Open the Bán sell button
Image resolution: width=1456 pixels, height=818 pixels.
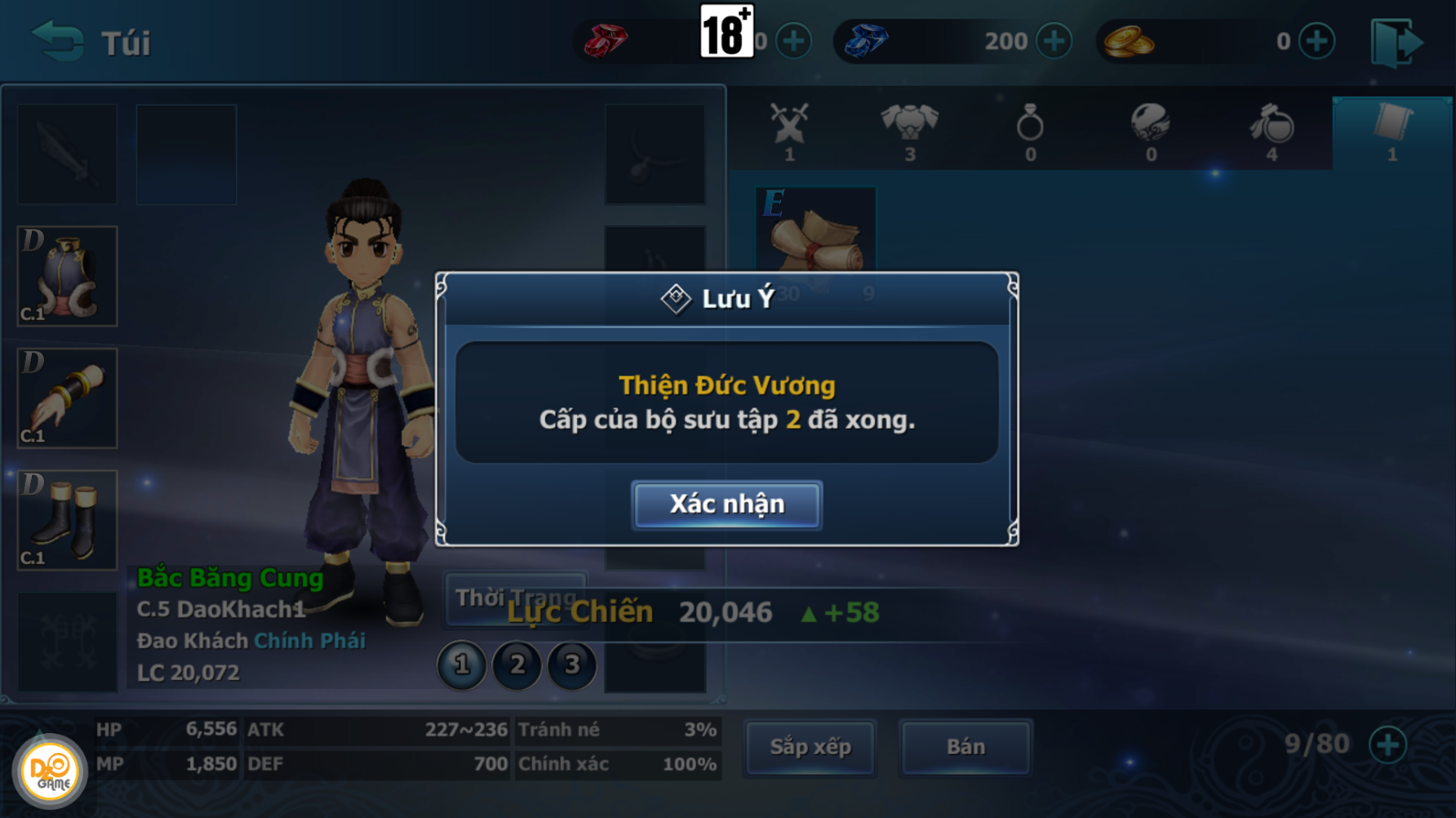click(965, 747)
